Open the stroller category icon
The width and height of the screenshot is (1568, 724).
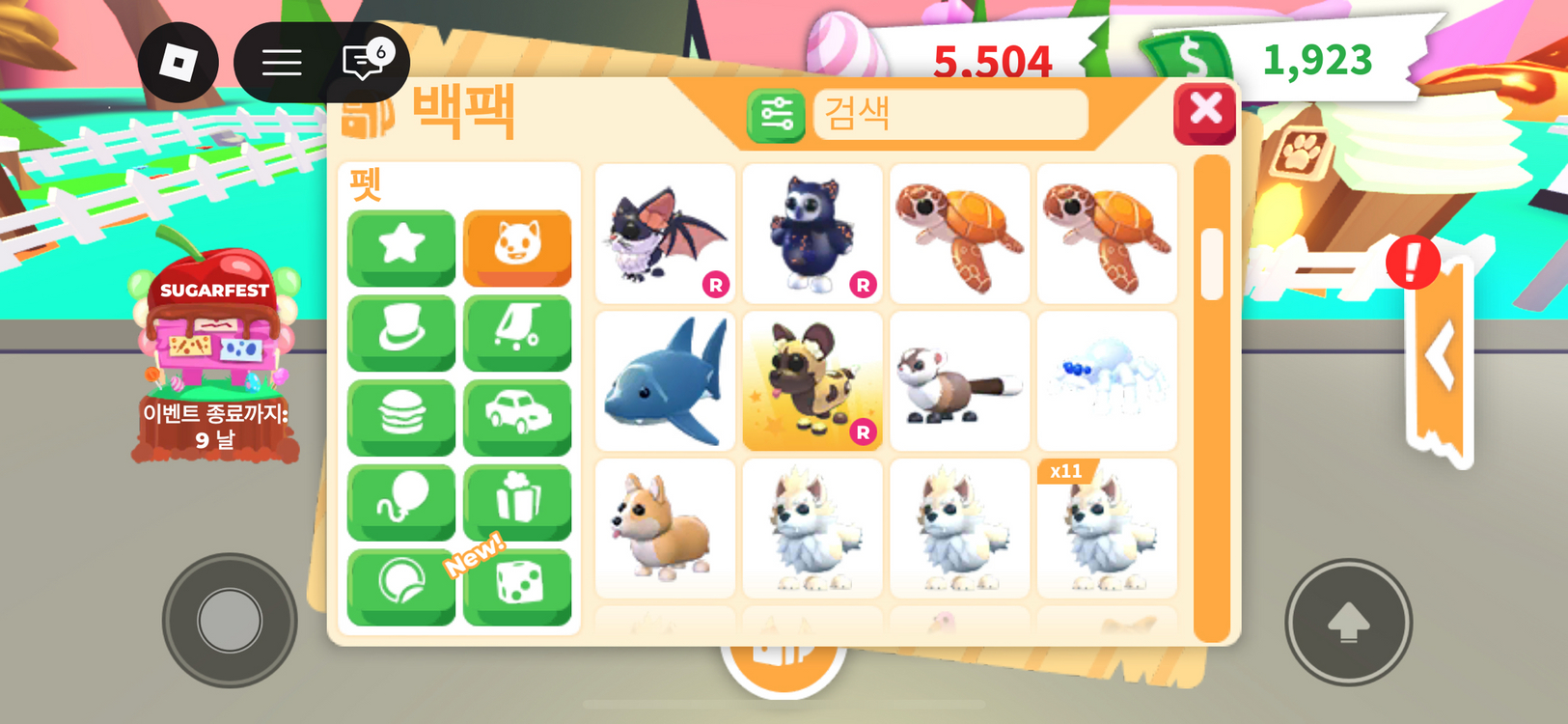[x=517, y=333]
